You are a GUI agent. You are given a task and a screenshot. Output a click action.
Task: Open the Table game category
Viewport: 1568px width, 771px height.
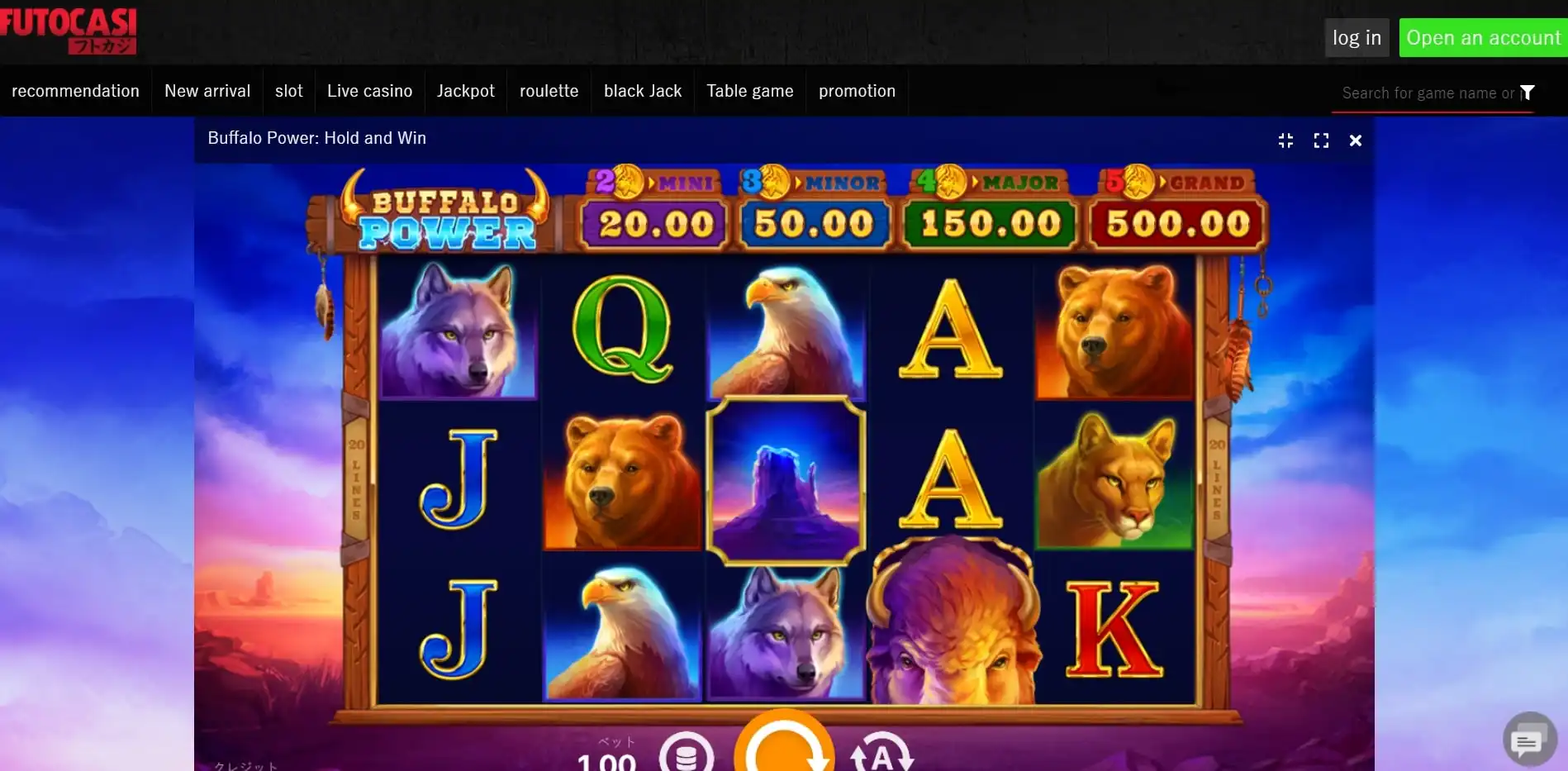[x=749, y=91]
